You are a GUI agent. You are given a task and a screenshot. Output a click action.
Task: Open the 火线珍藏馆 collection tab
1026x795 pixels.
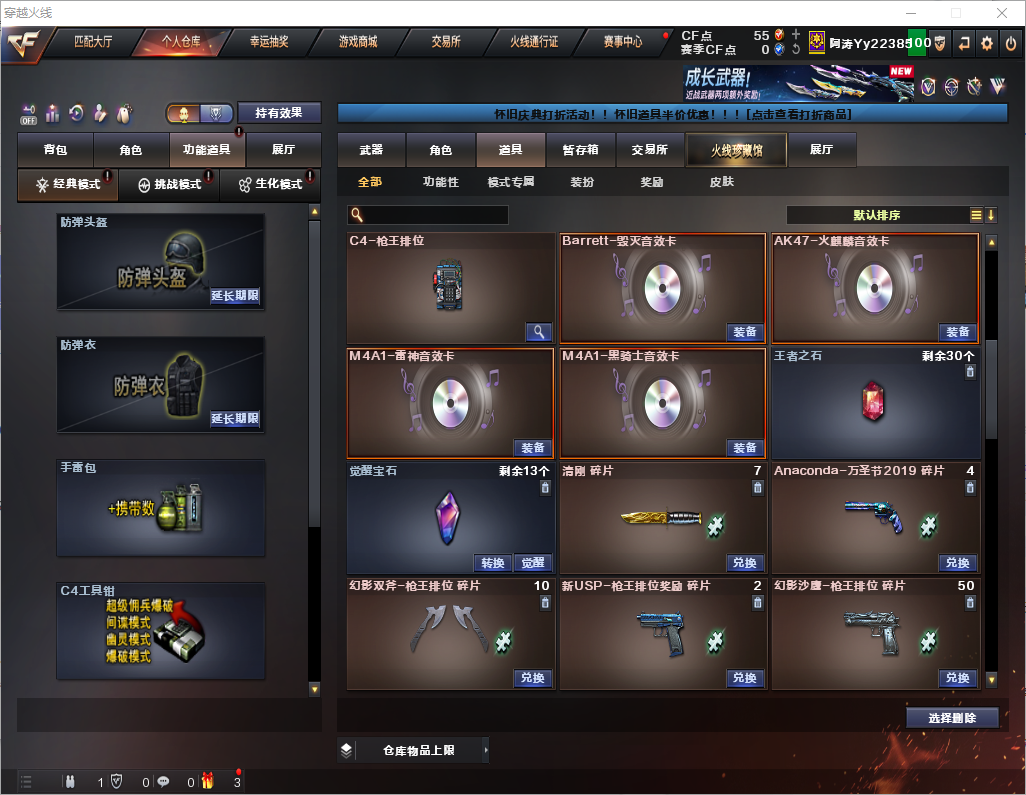tap(736, 150)
